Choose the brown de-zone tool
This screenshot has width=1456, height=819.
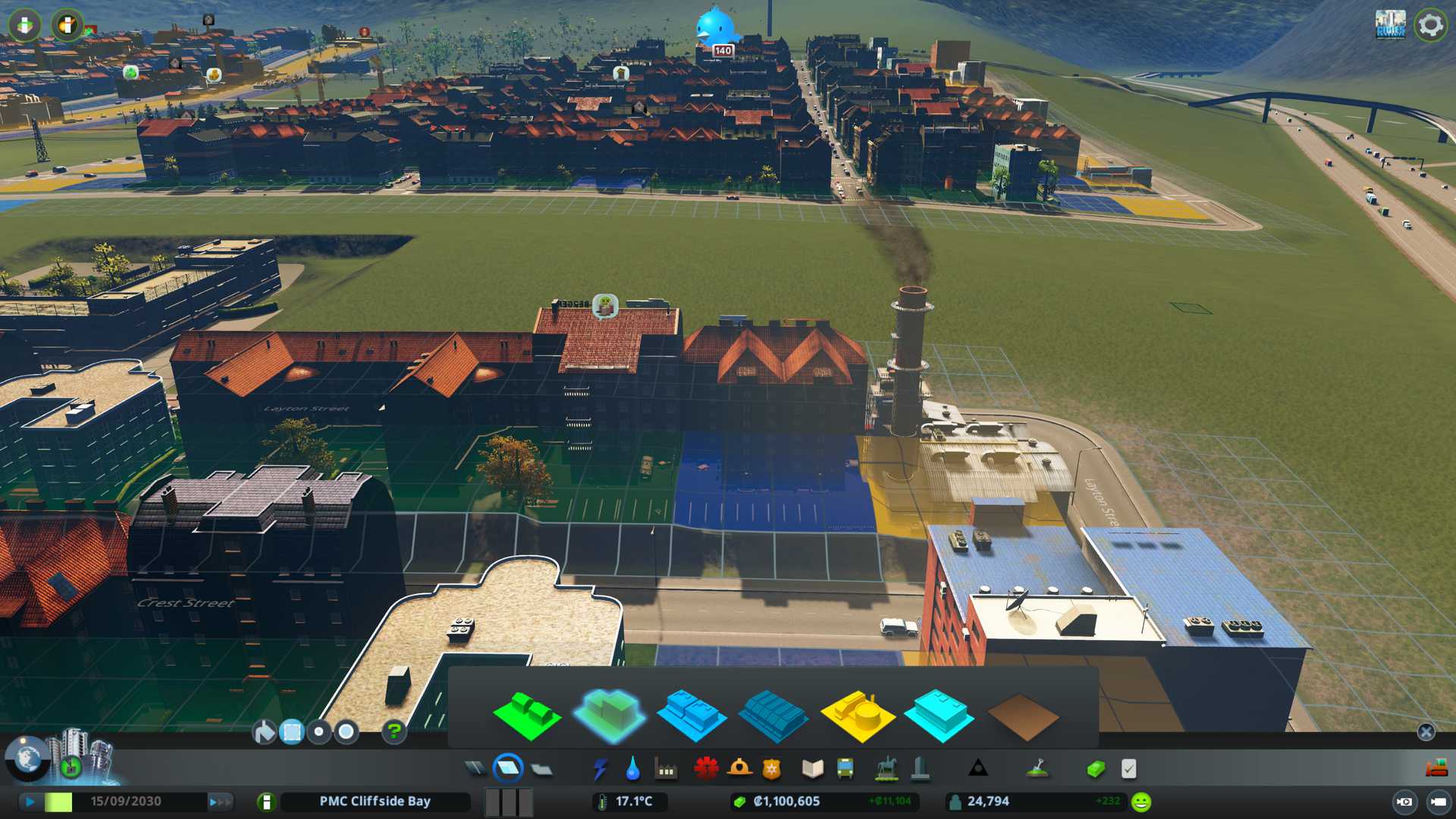pyautogui.click(x=1022, y=716)
